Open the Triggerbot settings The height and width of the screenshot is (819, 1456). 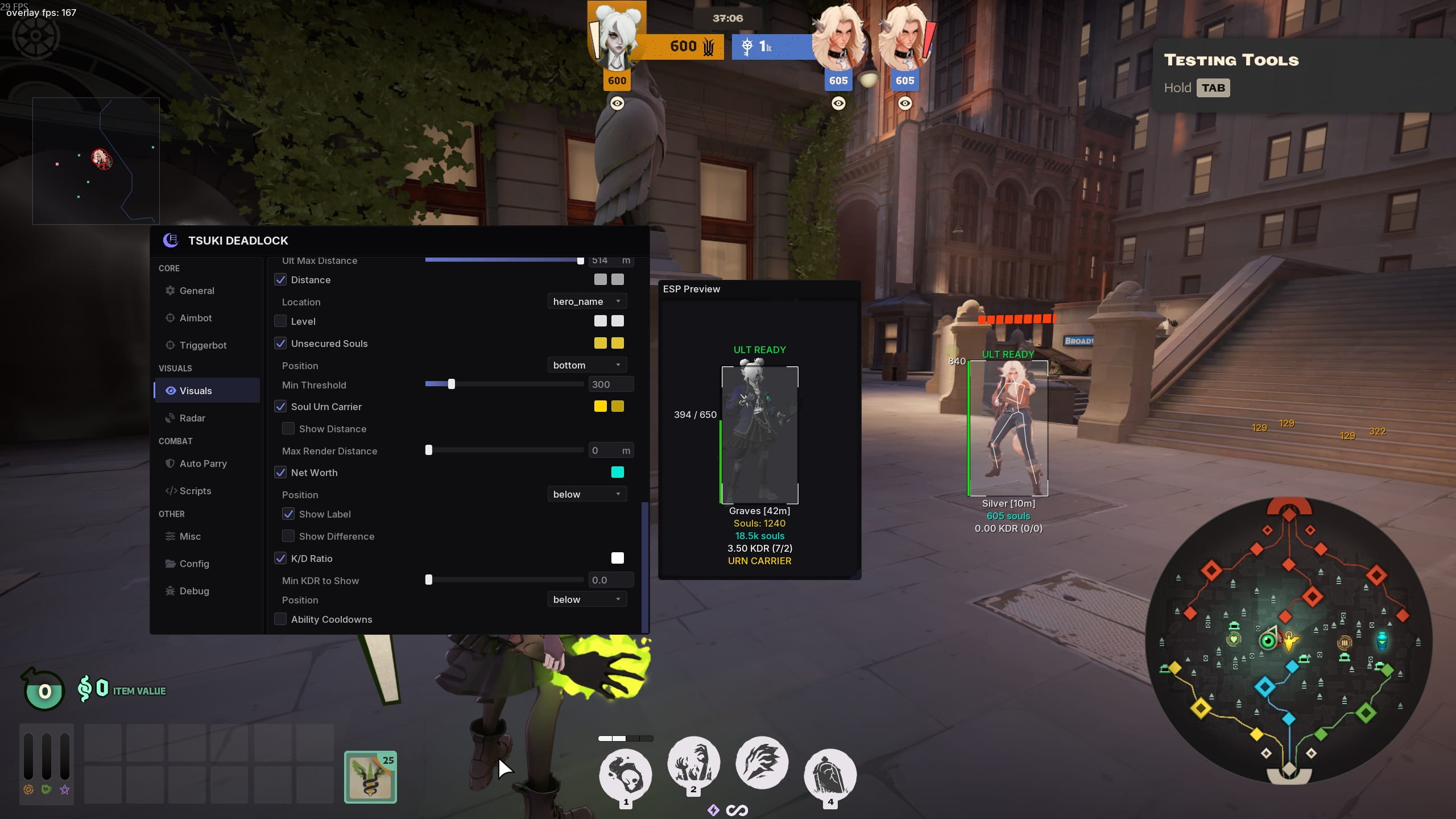click(x=202, y=345)
